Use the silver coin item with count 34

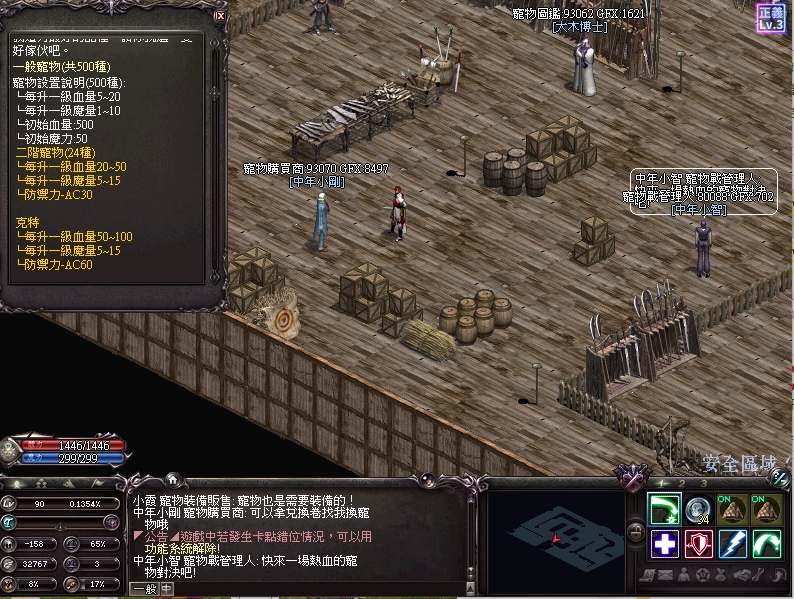coord(699,509)
